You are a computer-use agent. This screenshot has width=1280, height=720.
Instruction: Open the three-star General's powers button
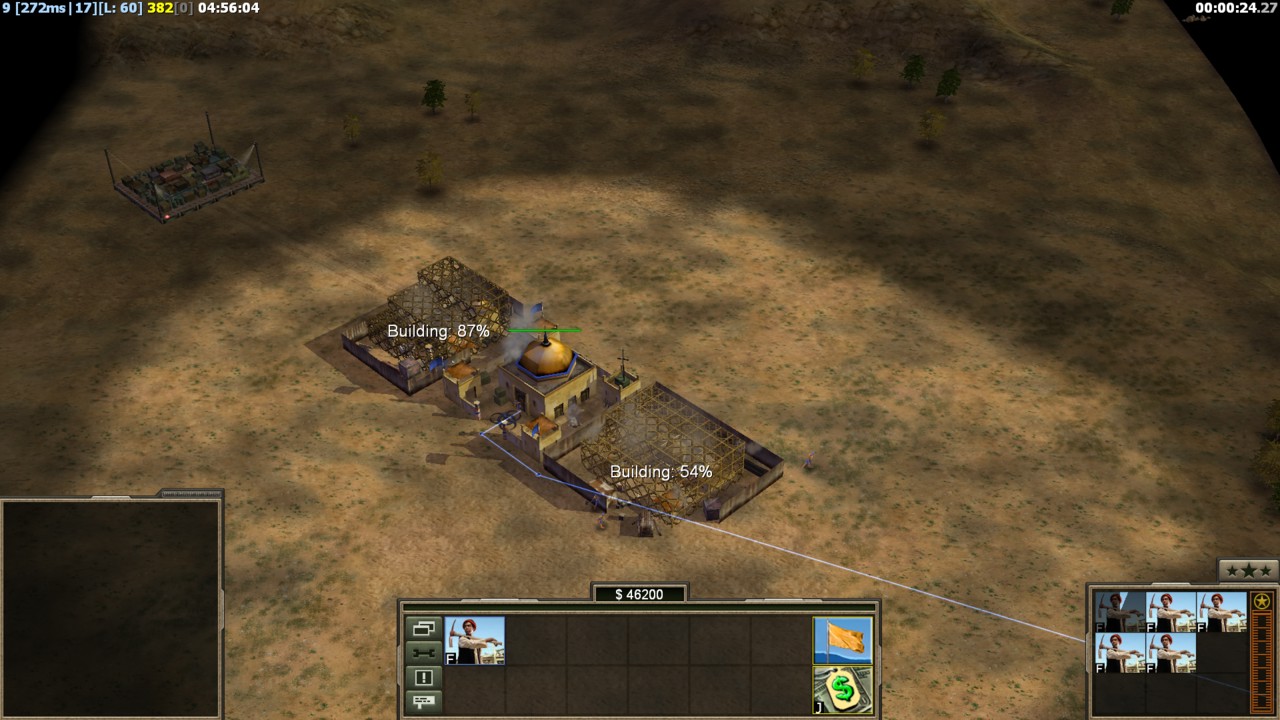[x=1248, y=571]
